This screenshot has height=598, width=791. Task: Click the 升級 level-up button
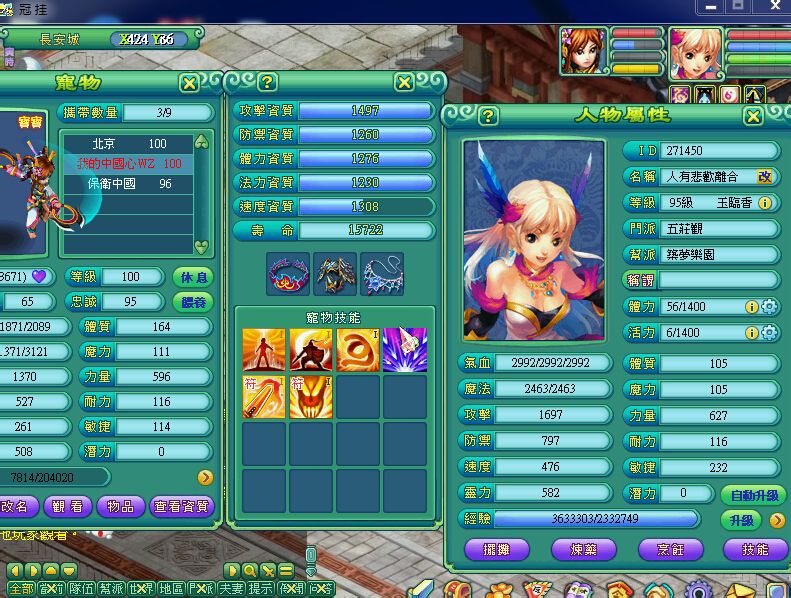tap(742, 520)
